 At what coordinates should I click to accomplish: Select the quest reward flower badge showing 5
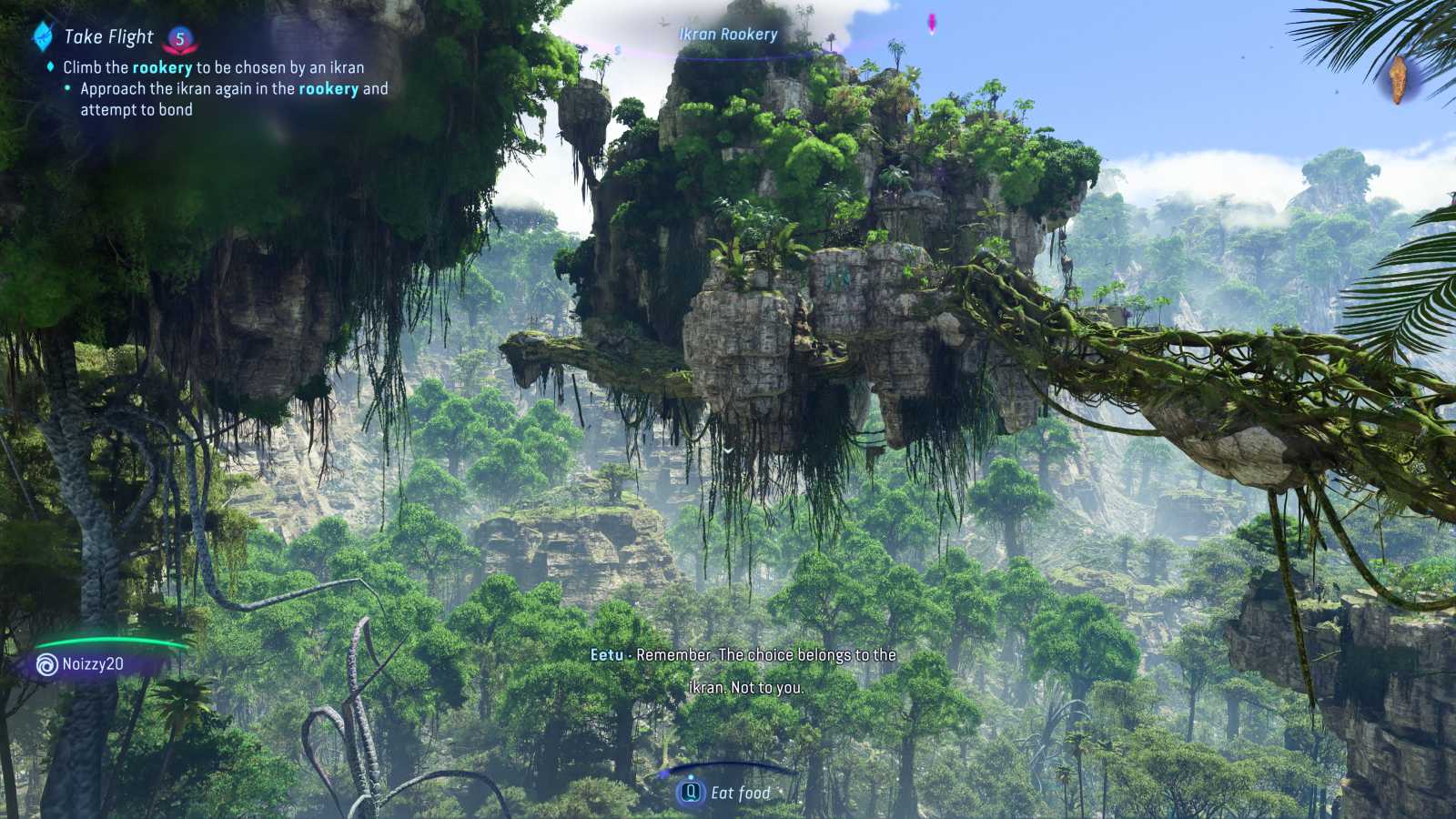click(x=178, y=38)
